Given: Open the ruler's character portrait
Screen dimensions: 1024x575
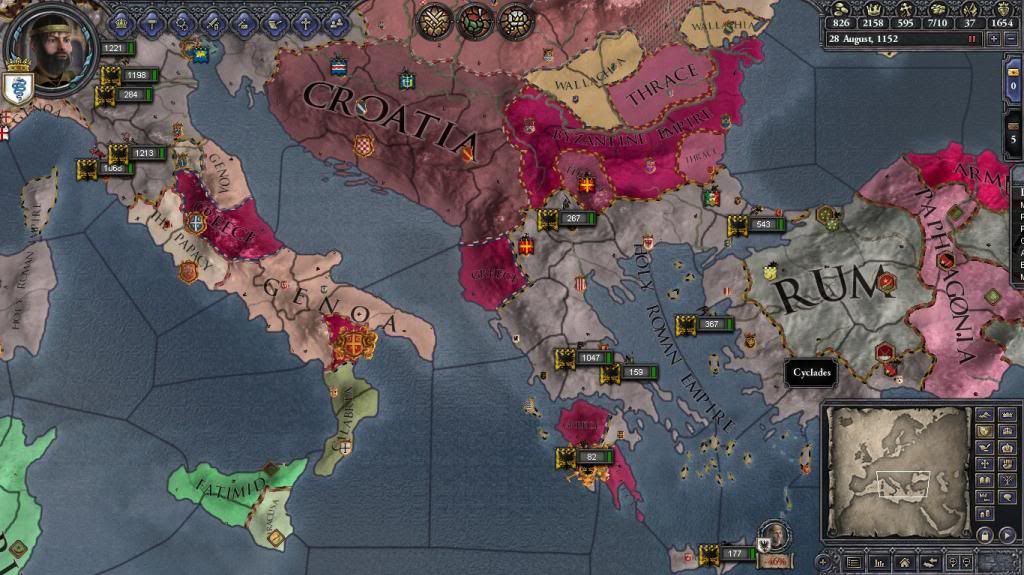Looking at the screenshot, I should tap(48, 44).
